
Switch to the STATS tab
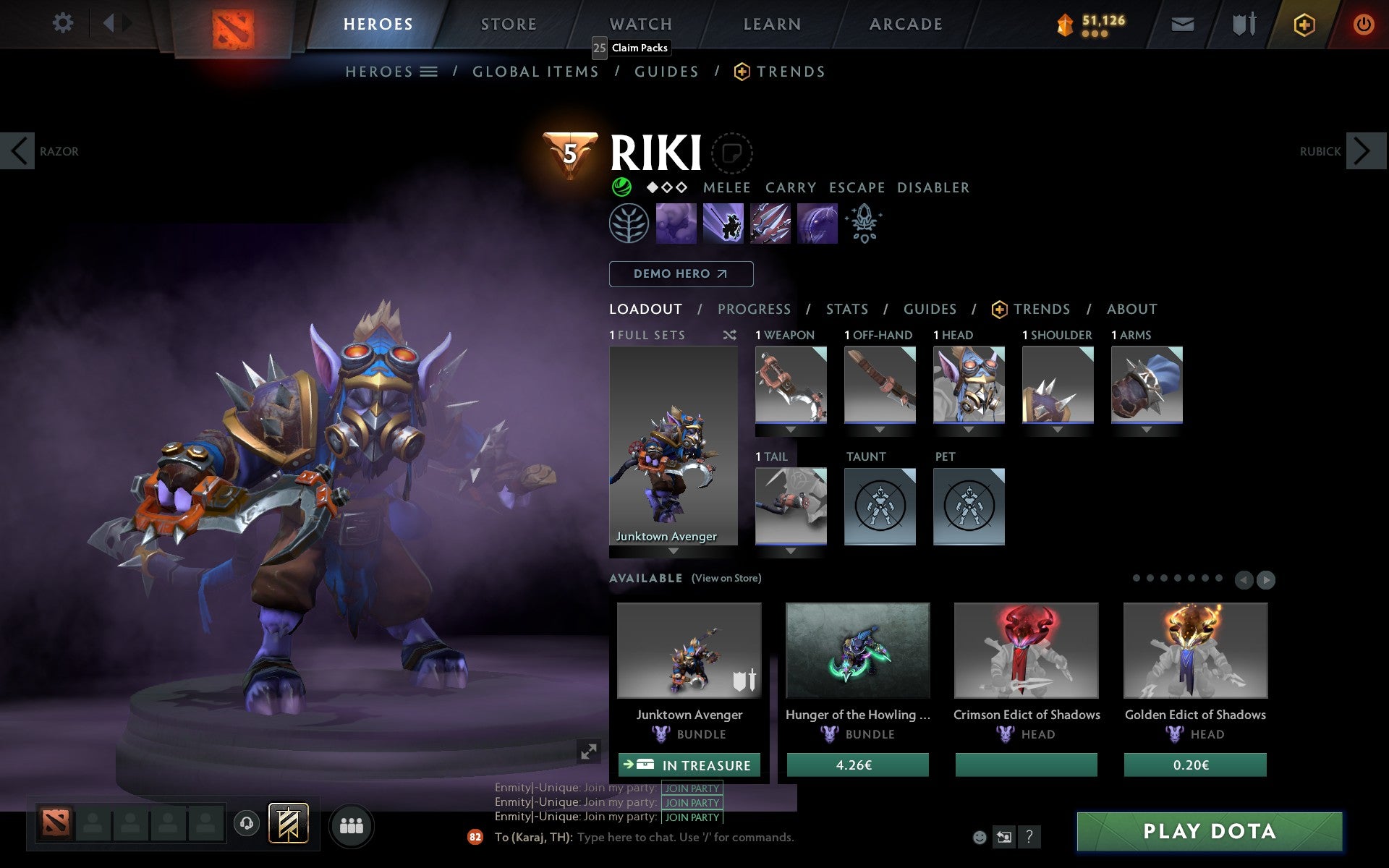click(846, 309)
